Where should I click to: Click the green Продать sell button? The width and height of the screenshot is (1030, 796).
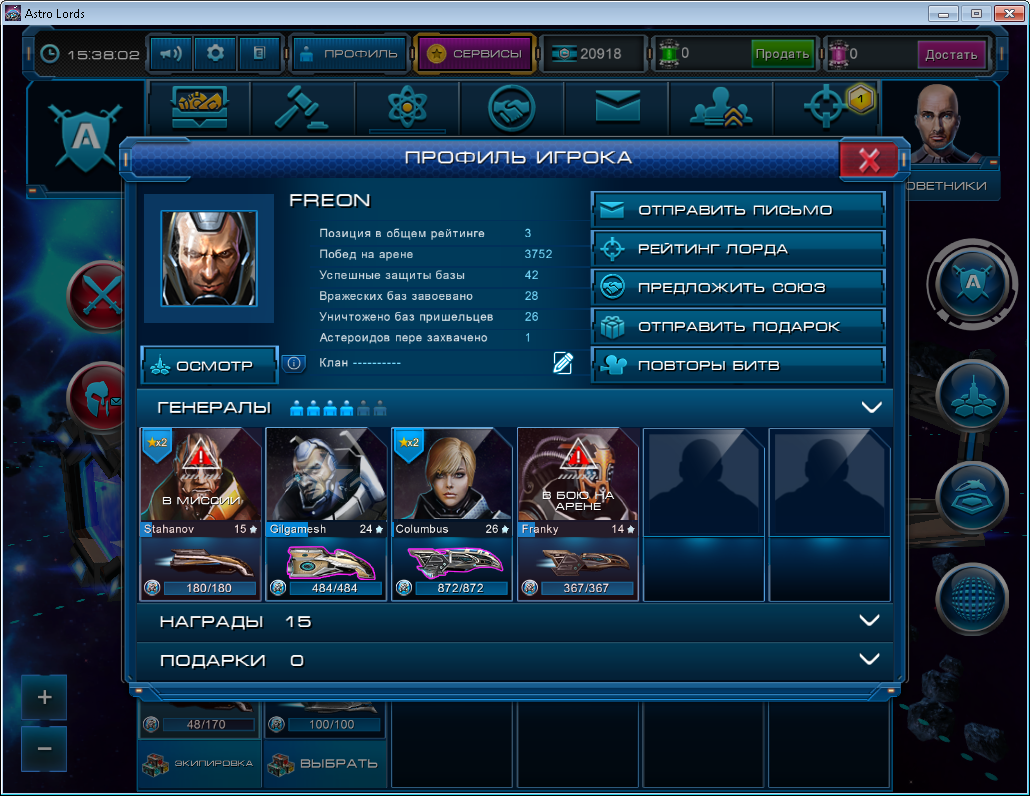[782, 54]
